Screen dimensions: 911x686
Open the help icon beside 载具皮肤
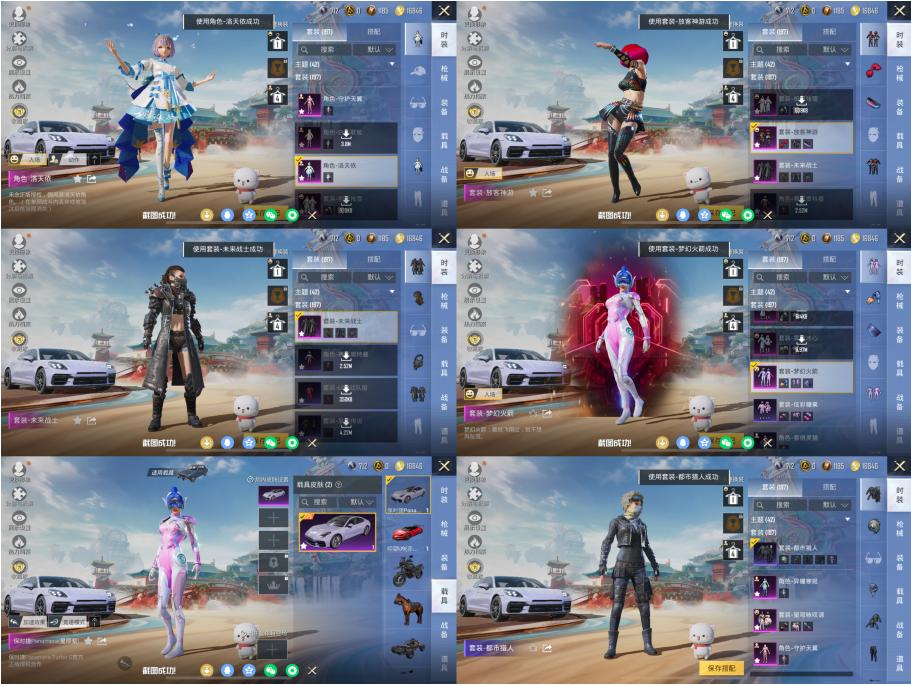[x=338, y=485]
